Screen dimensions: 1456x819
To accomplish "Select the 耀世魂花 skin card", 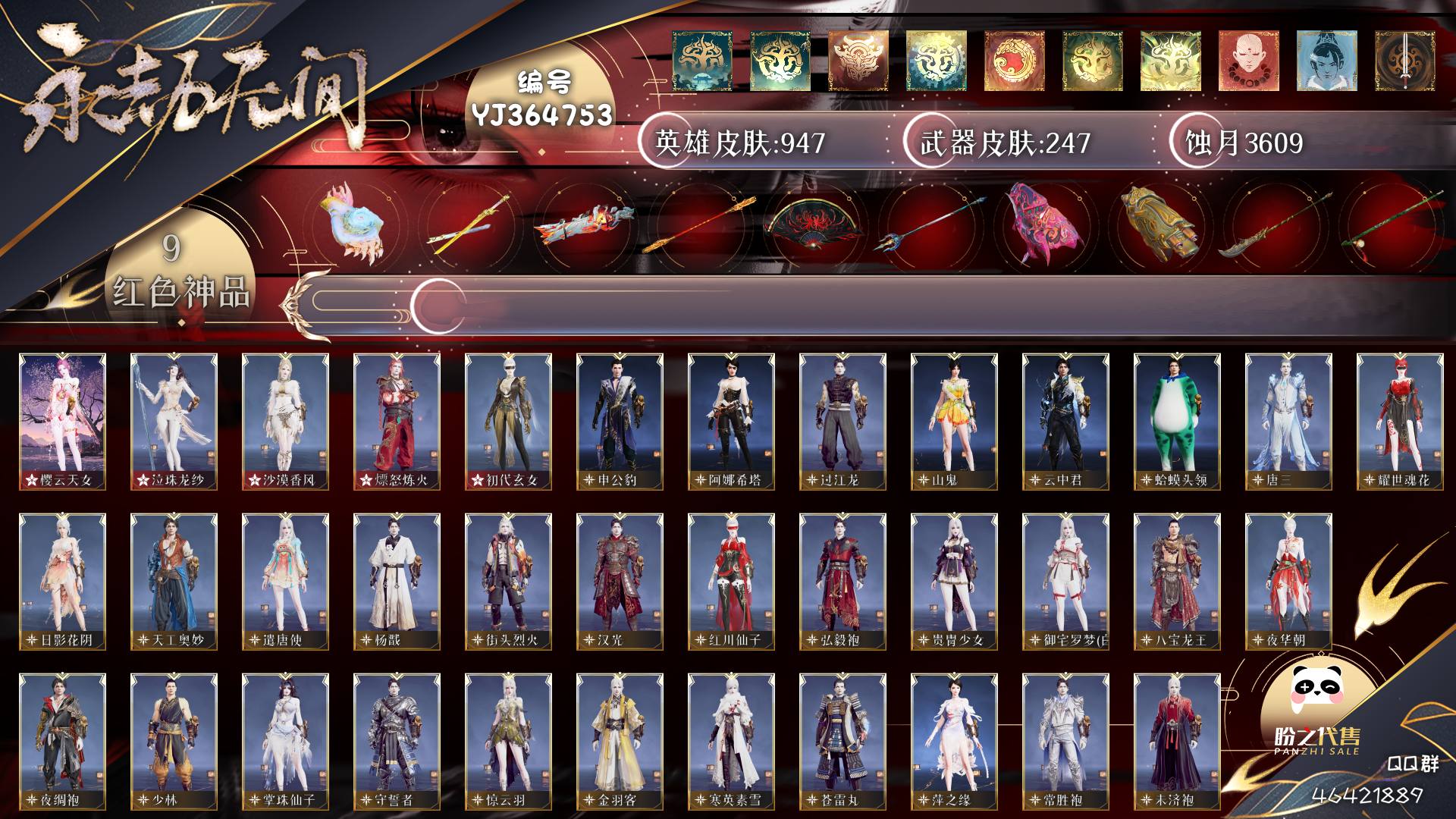I will 1400,421.
